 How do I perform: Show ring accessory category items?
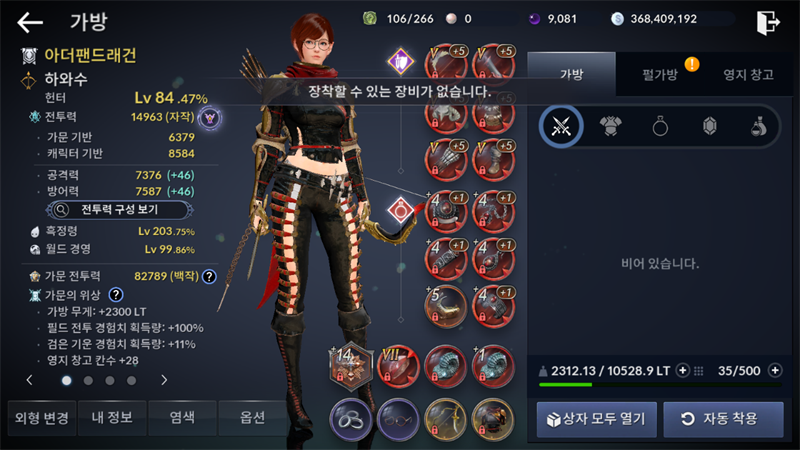coord(661,126)
